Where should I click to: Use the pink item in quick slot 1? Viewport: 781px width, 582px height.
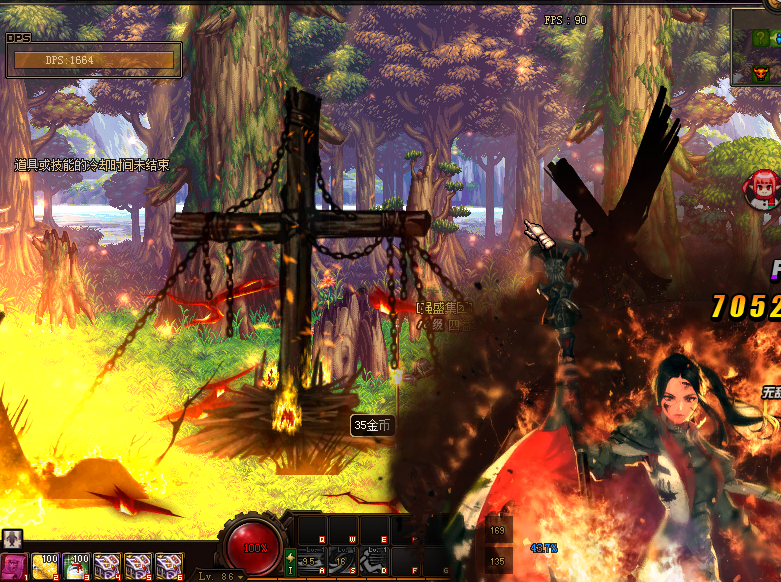tap(15, 567)
